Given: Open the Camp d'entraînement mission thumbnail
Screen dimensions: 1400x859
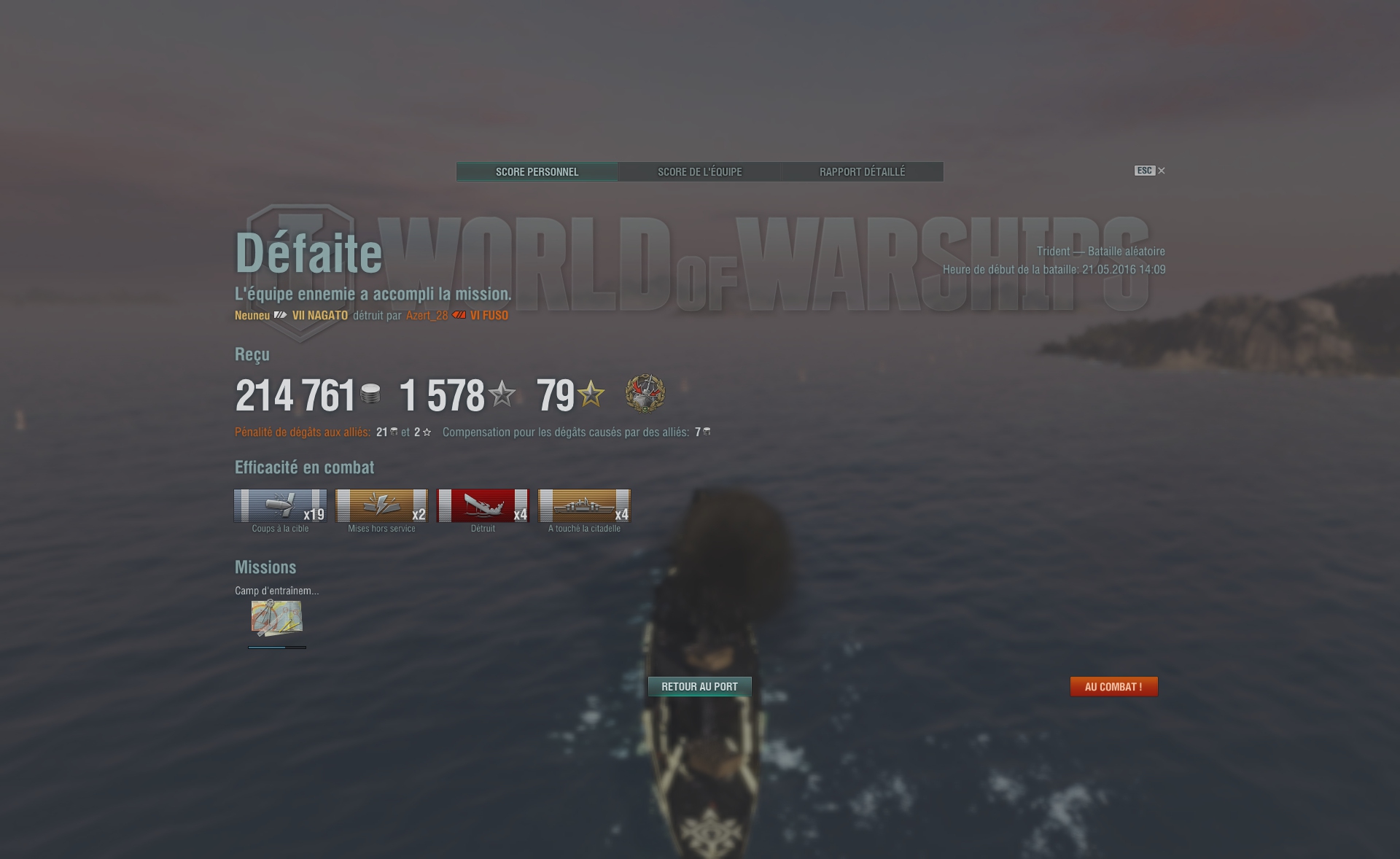Looking at the screenshot, I should point(276,618).
